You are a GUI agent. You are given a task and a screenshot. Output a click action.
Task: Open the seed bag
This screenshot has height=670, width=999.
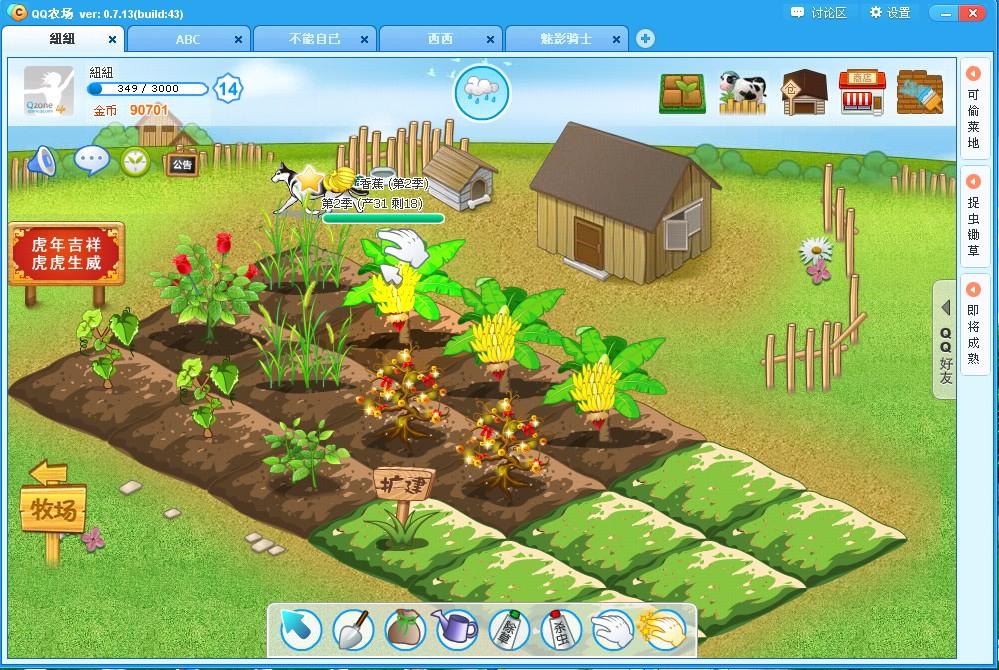pos(405,630)
